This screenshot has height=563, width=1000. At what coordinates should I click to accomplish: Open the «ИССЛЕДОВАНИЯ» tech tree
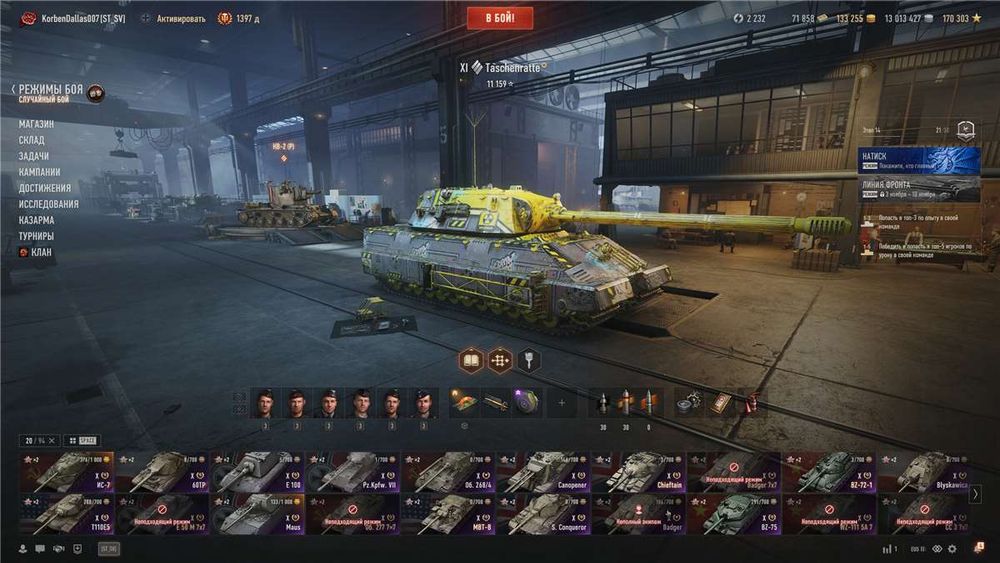[x=48, y=204]
